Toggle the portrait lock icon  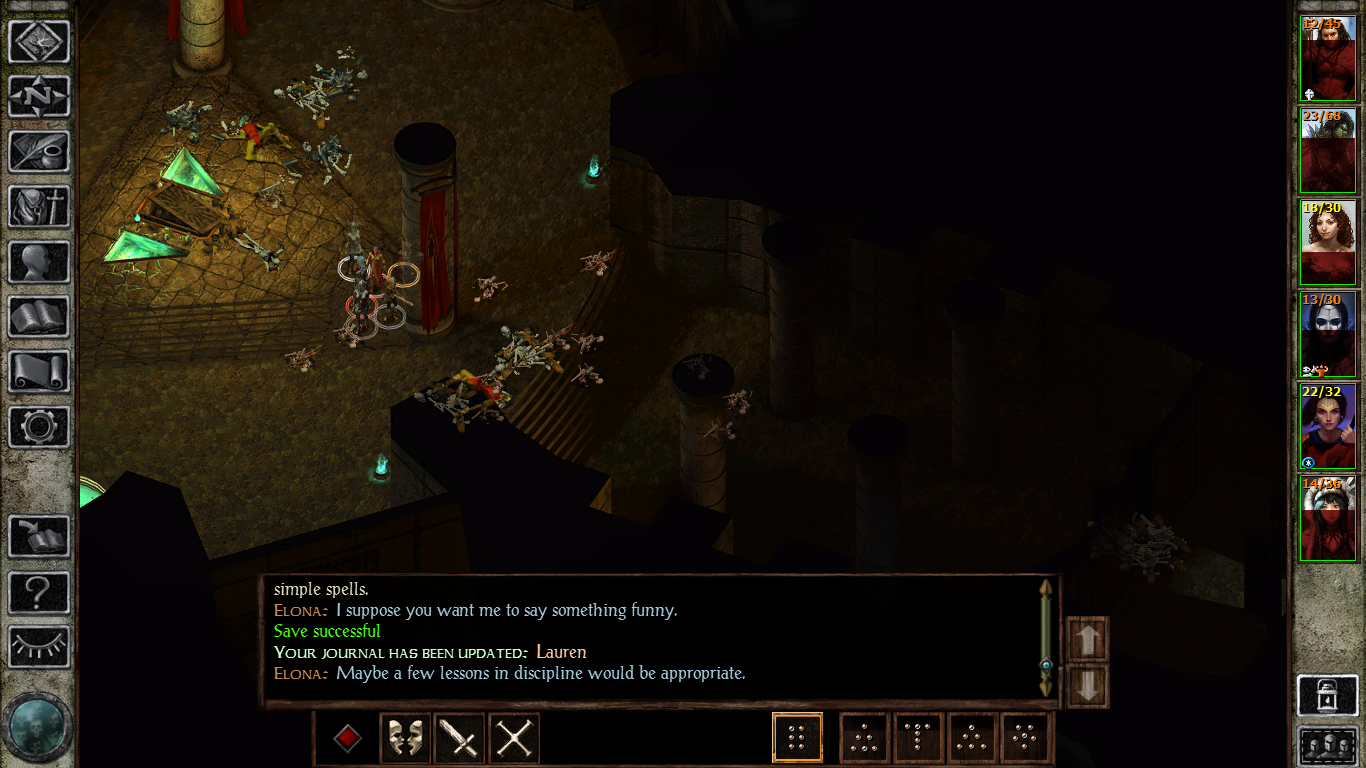pos(1328,695)
